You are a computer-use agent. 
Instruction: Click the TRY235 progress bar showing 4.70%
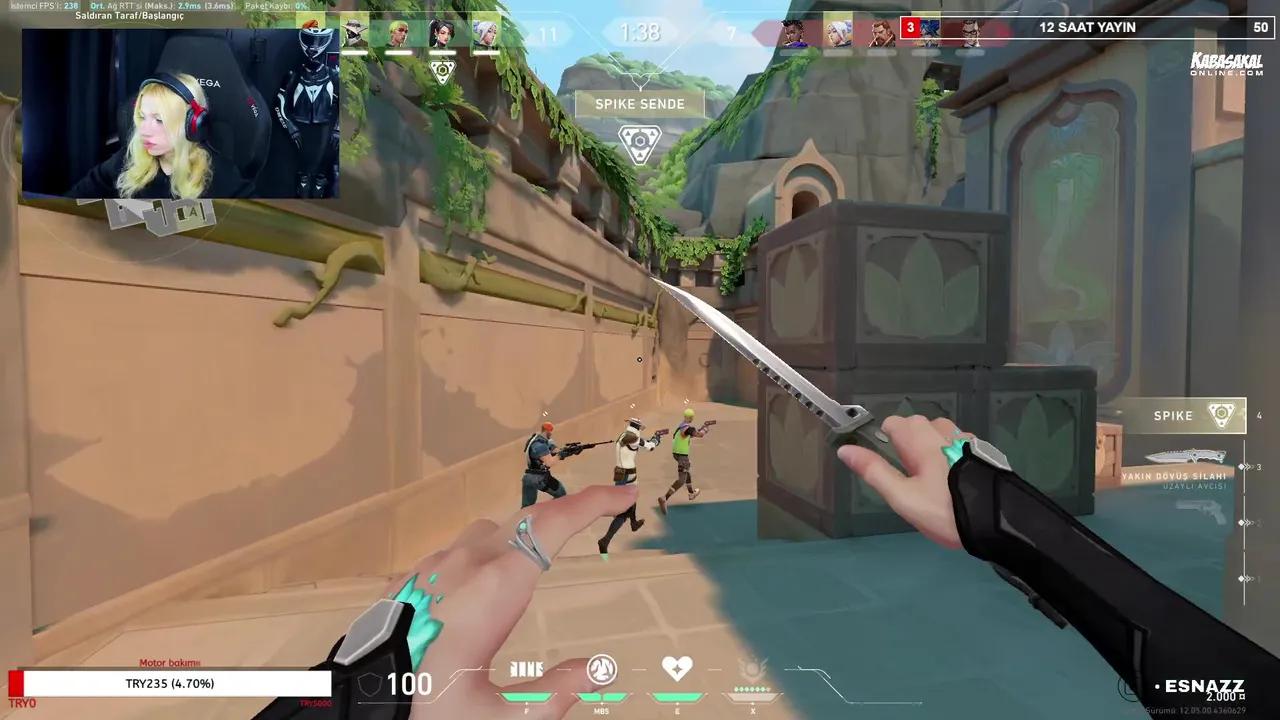(x=170, y=684)
